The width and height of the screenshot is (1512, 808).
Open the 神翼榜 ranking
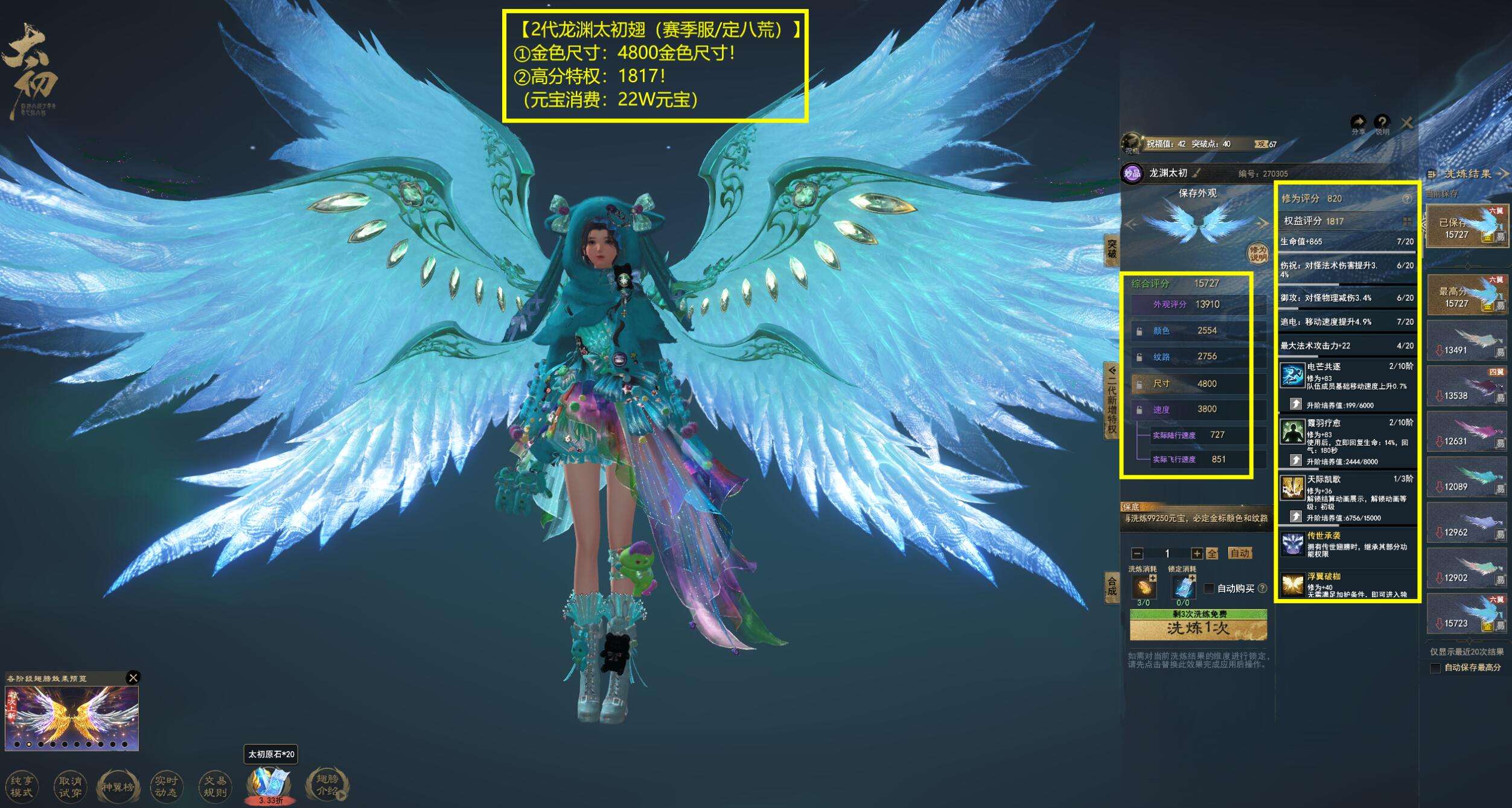118,786
